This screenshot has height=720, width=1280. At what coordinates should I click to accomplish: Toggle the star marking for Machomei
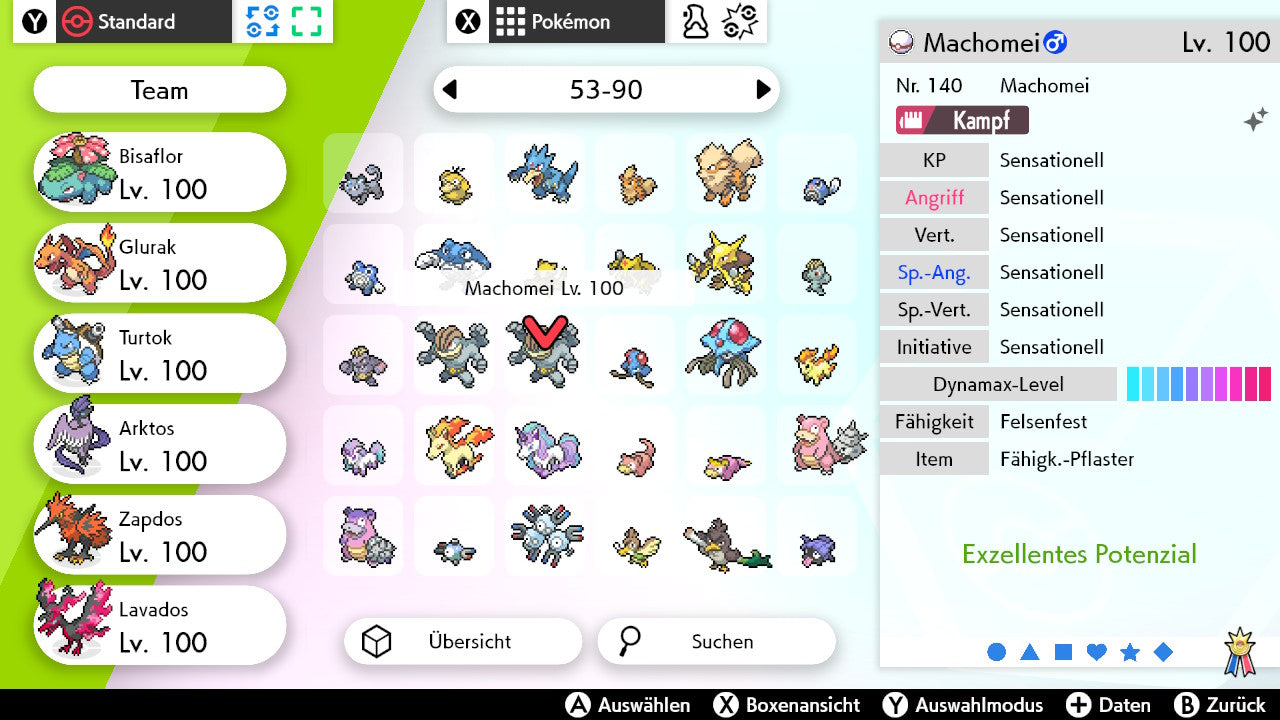1130,652
